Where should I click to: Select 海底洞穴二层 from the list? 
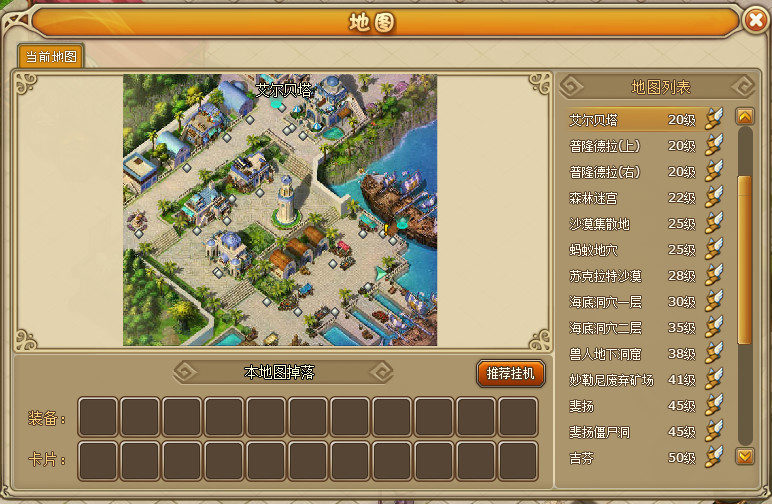(x=632, y=328)
